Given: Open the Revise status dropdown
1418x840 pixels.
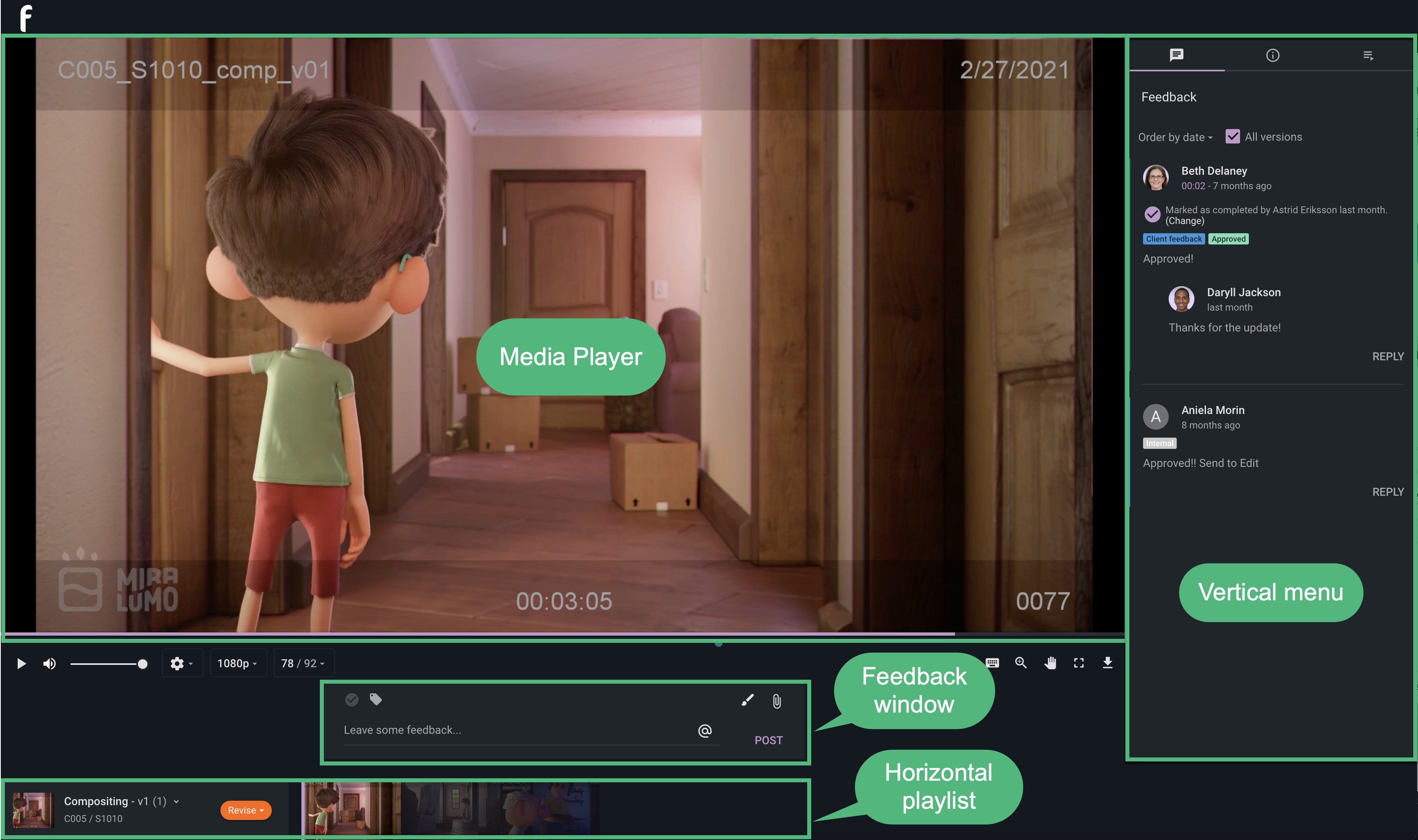Looking at the screenshot, I should [x=246, y=810].
